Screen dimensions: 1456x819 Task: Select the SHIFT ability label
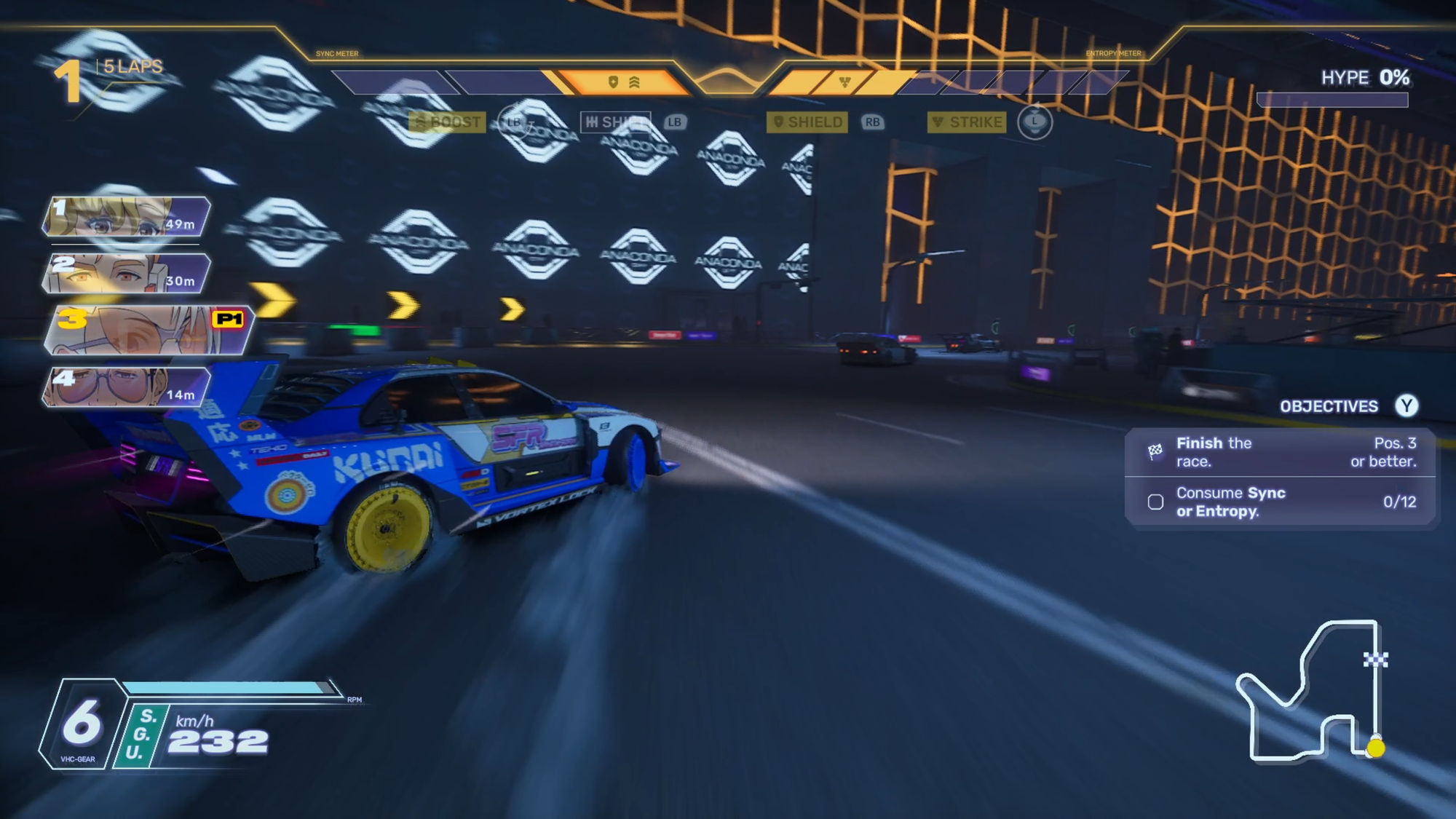click(x=615, y=122)
